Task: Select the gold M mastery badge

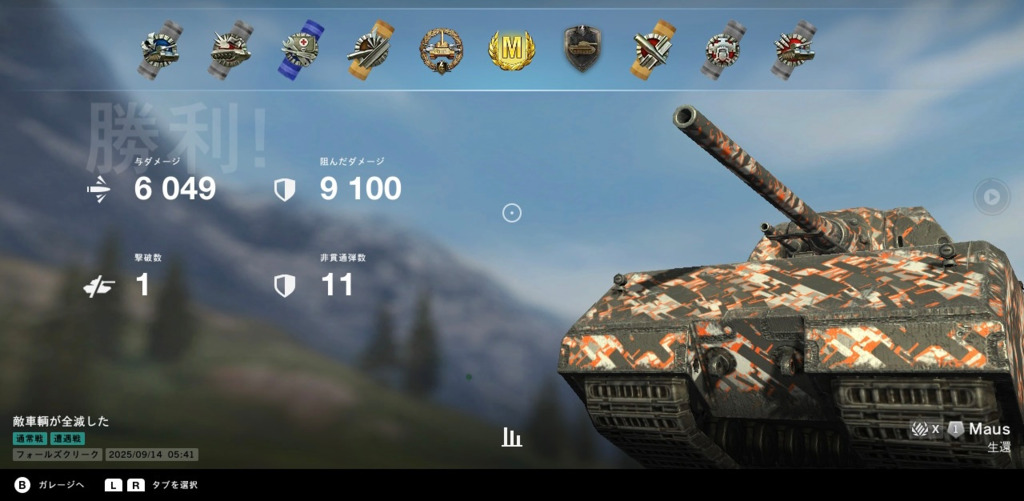Action: click(512, 50)
